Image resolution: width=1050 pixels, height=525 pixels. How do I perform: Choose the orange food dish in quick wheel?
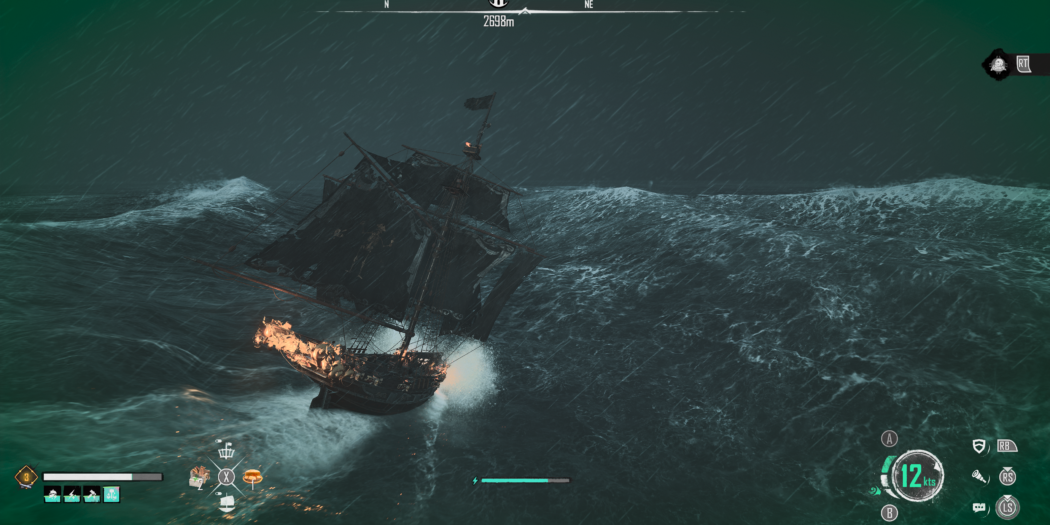(251, 476)
